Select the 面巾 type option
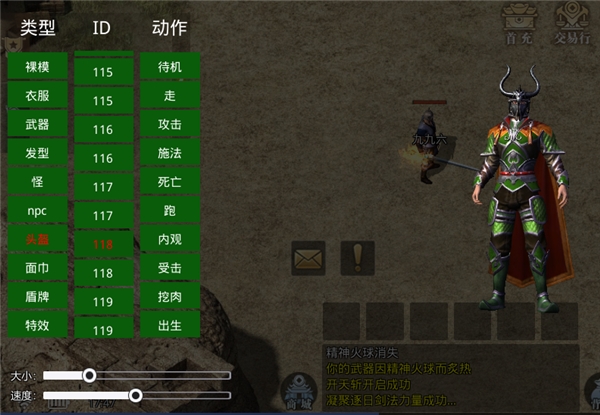 (x=38, y=268)
